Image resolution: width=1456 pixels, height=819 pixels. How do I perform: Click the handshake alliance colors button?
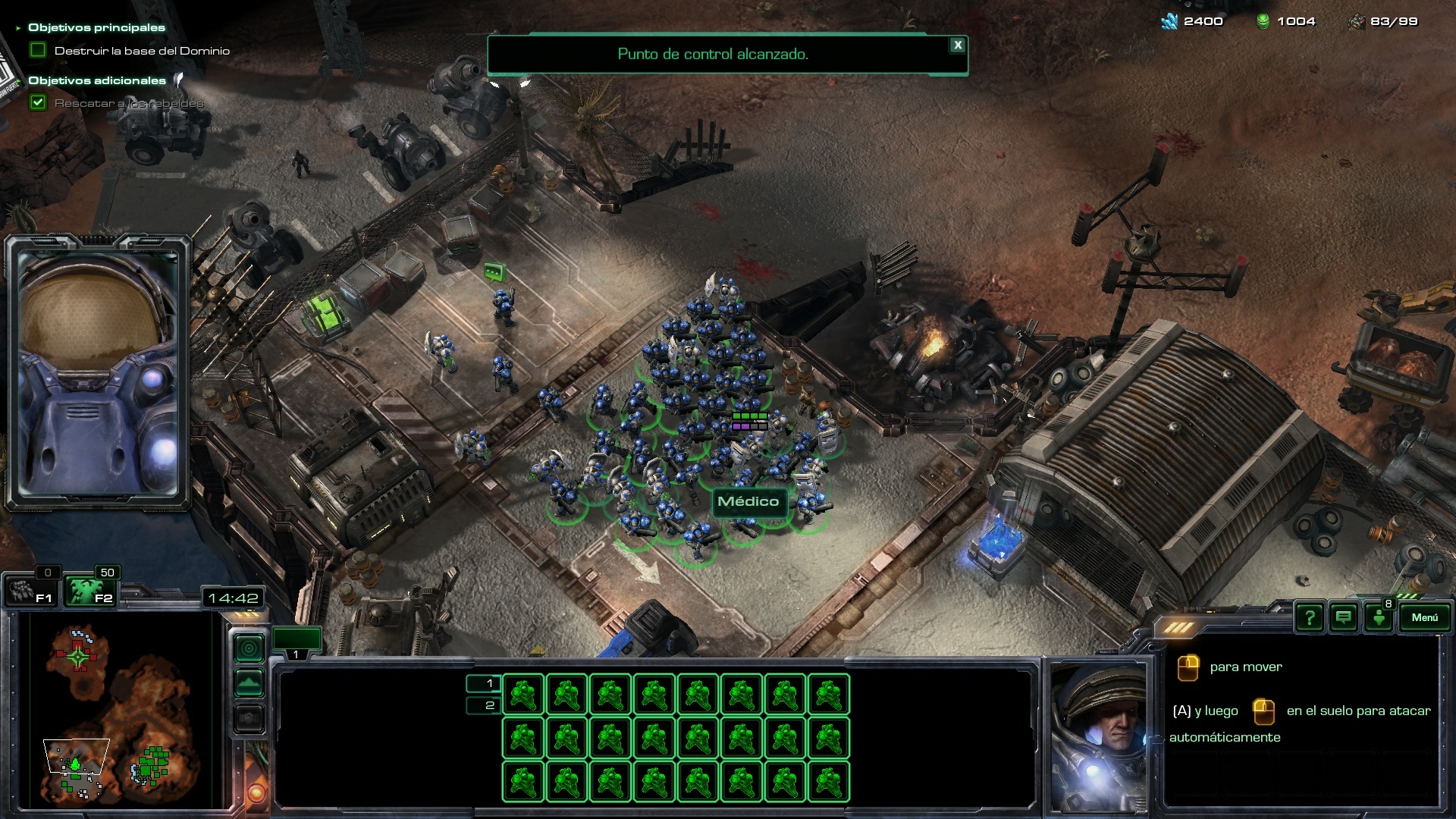pos(249,718)
